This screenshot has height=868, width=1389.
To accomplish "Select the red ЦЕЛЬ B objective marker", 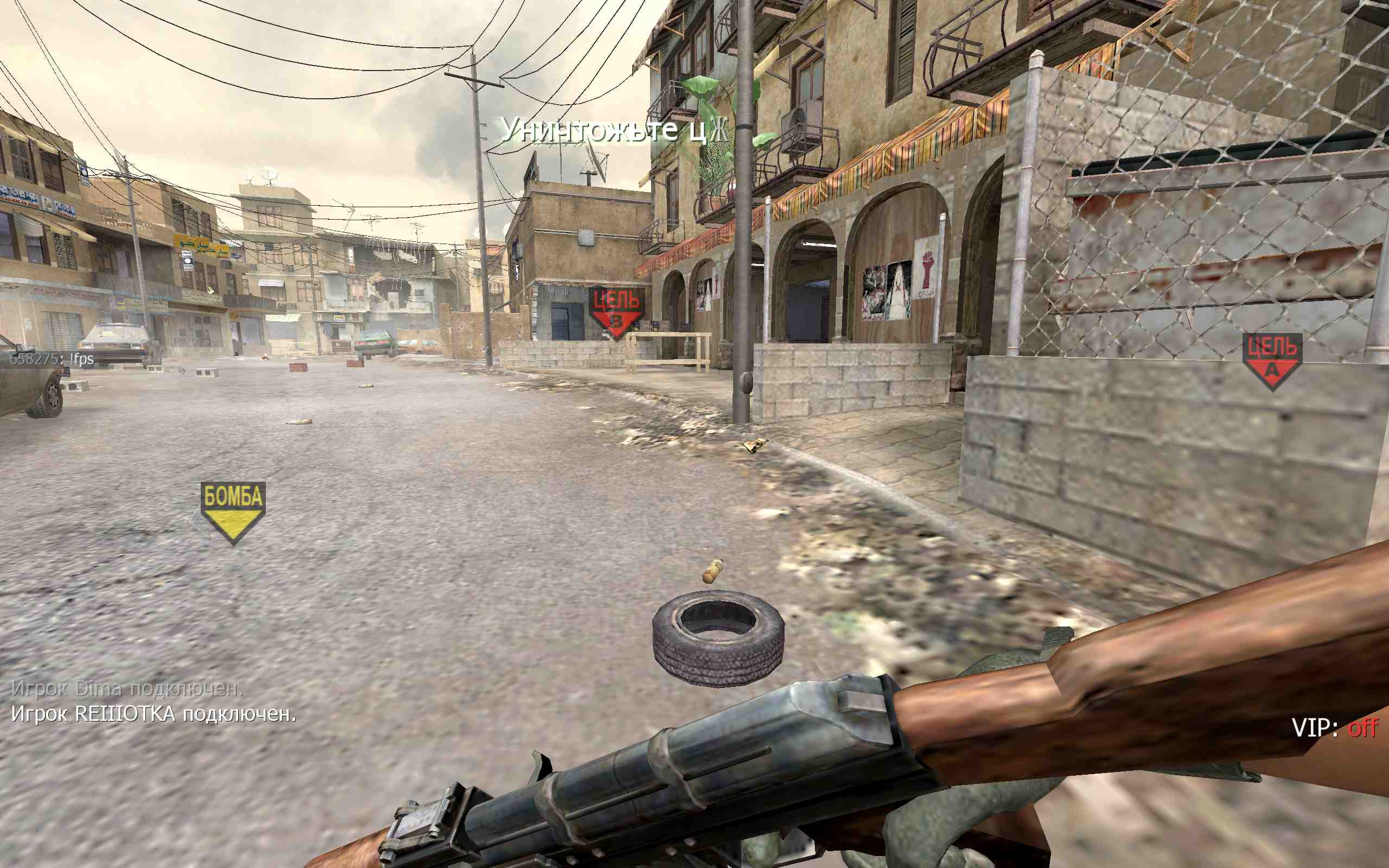I will [616, 312].
